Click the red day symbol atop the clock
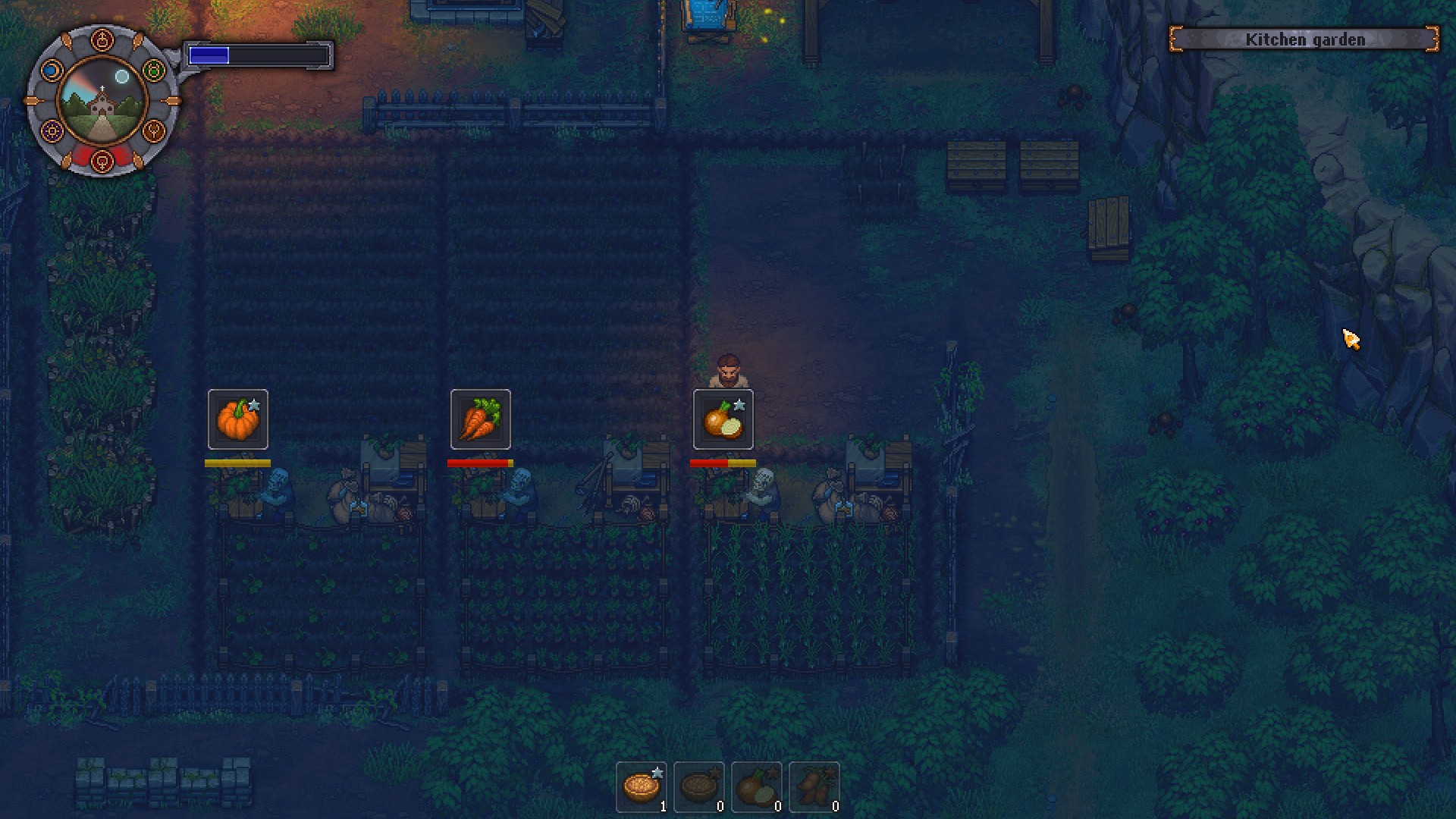Screen dimensions: 1456x819 click(102, 39)
